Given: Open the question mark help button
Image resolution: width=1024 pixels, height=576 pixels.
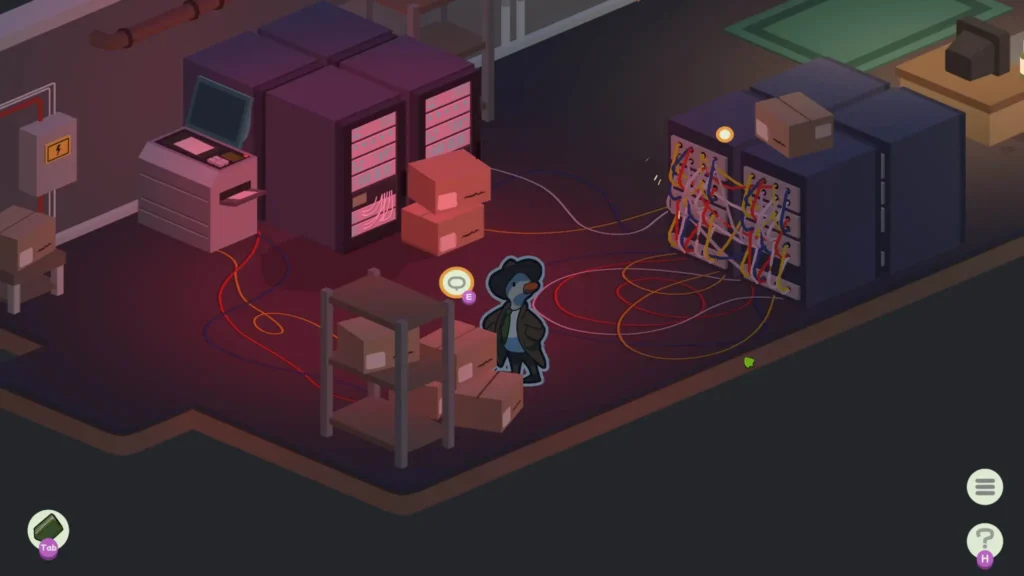Looking at the screenshot, I should (985, 540).
